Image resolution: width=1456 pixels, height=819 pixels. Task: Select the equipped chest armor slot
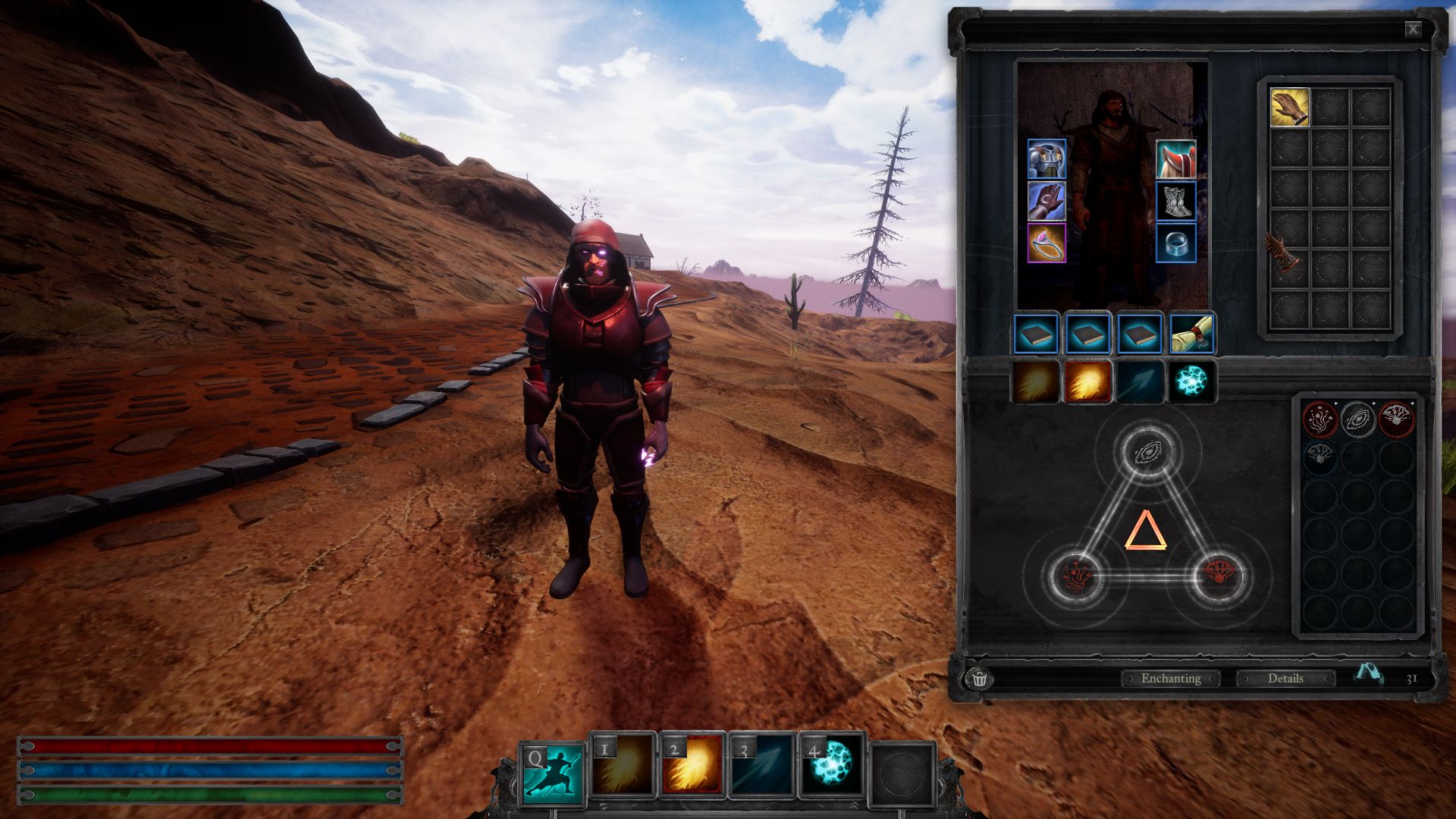pos(1046,159)
